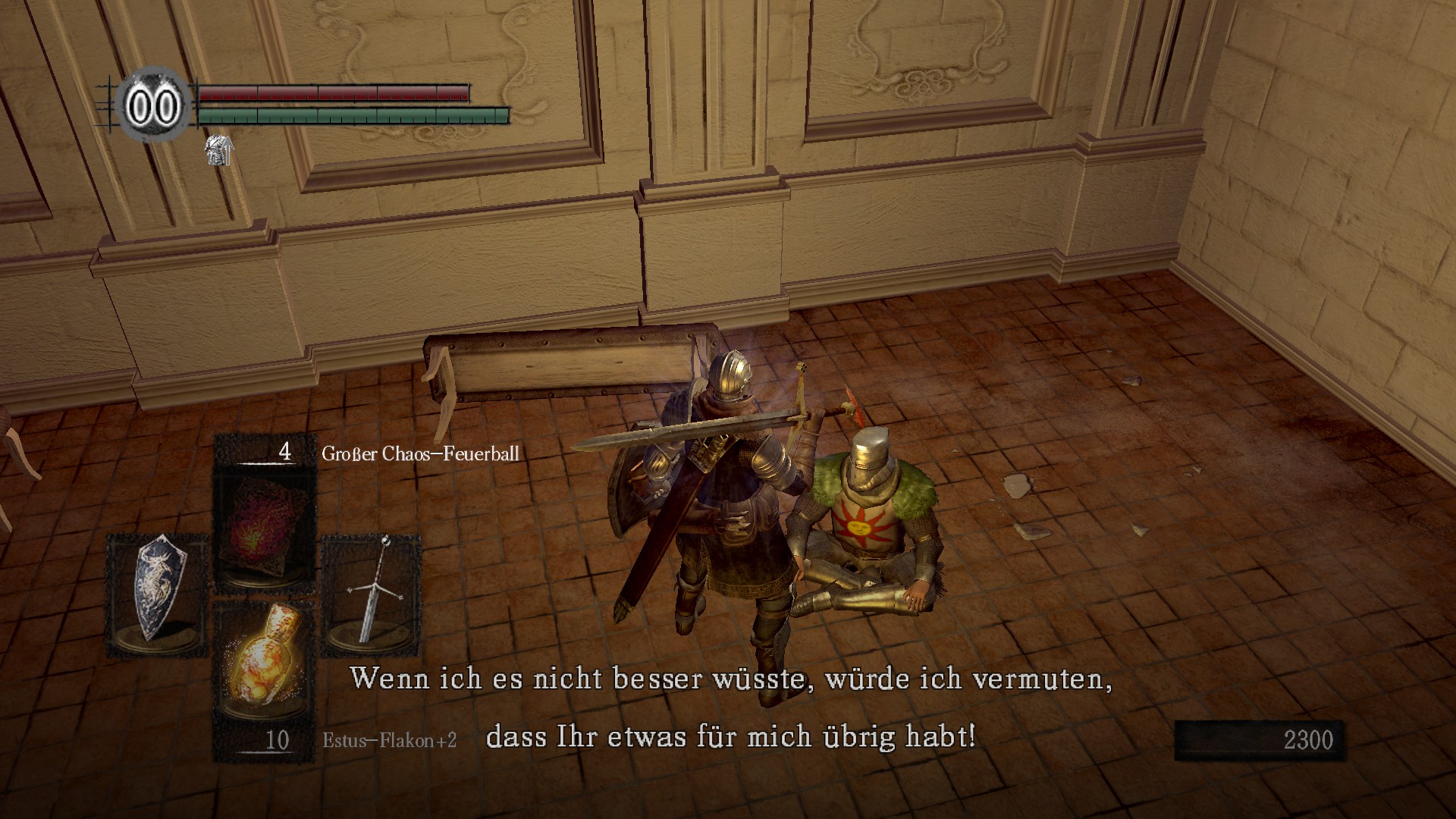The width and height of the screenshot is (1456, 819).
Task: Click the armor status effect icon
Action: pyautogui.click(x=218, y=150)
